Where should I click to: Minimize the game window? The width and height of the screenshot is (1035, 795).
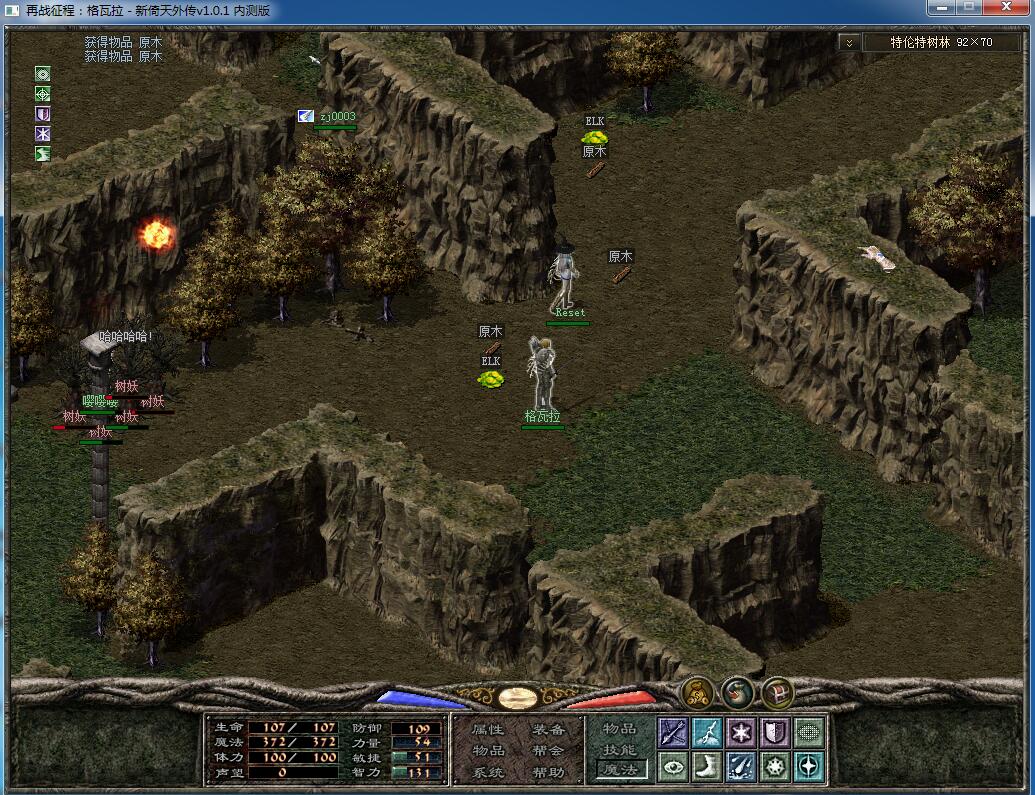[x=942, y=8]
